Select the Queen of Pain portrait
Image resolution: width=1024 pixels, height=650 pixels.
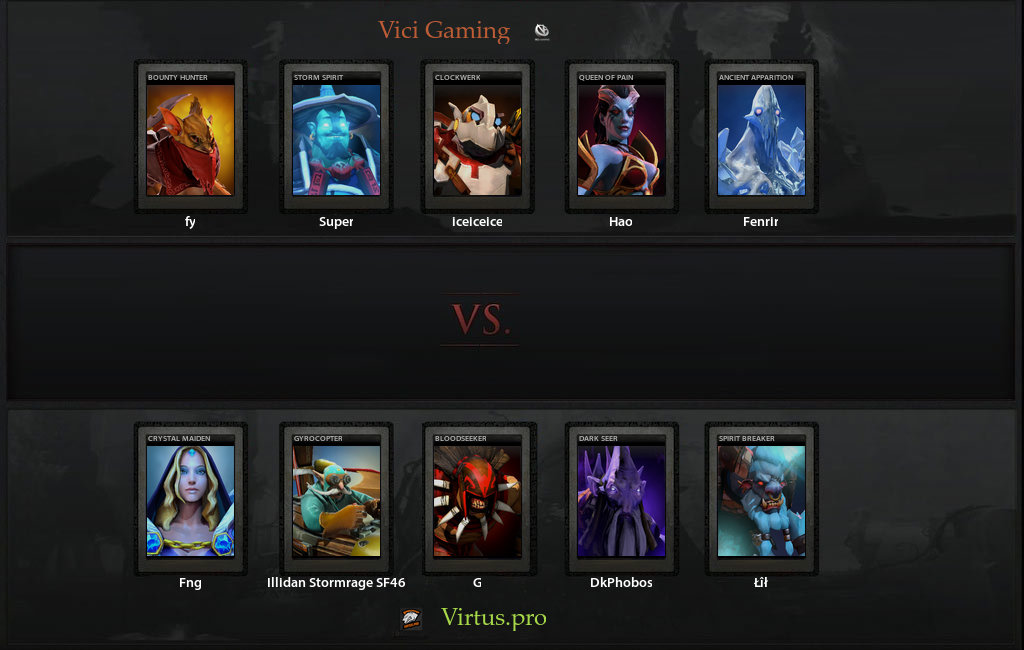621,139
